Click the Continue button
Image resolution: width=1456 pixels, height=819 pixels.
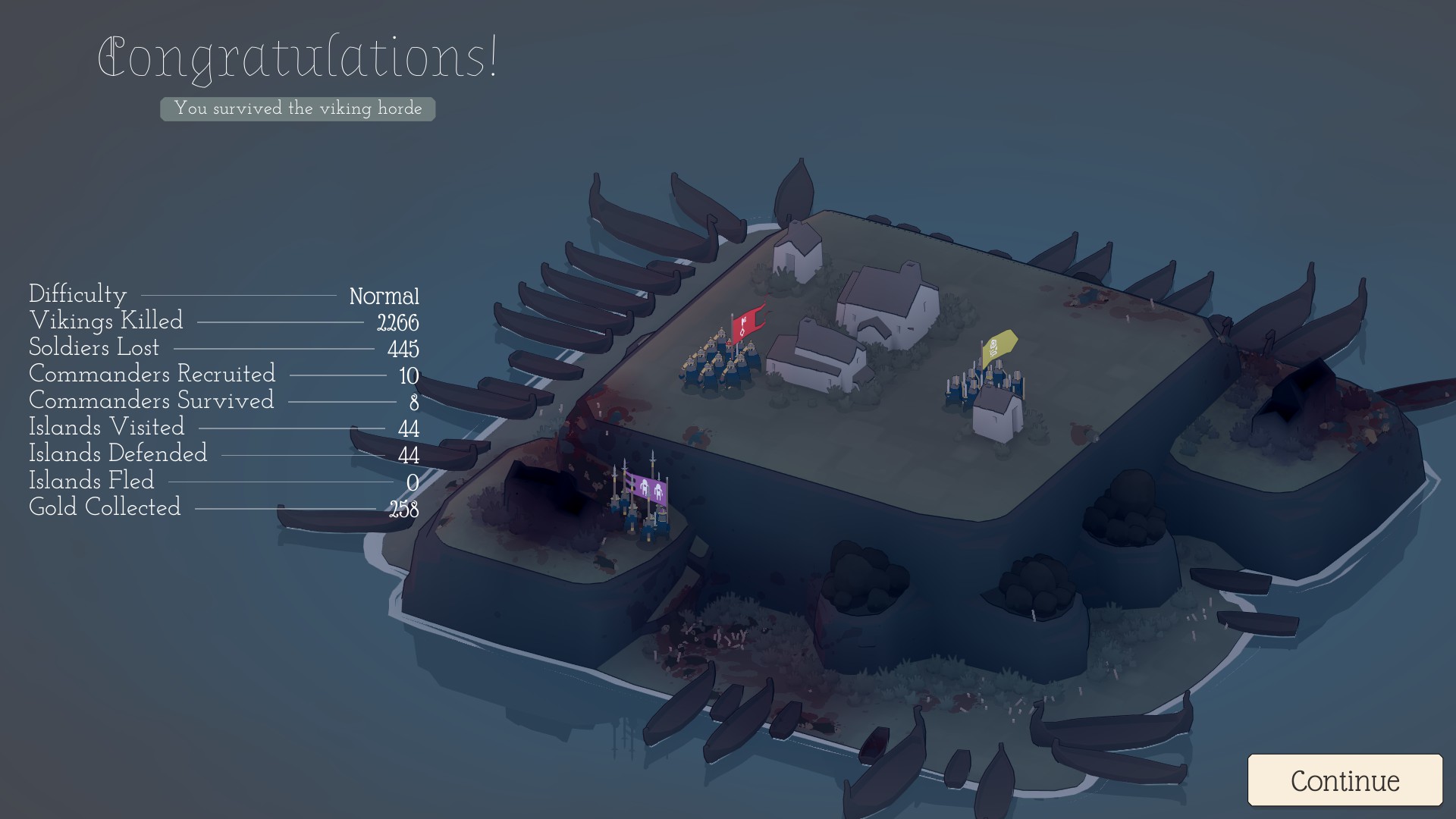(1345, 780)
